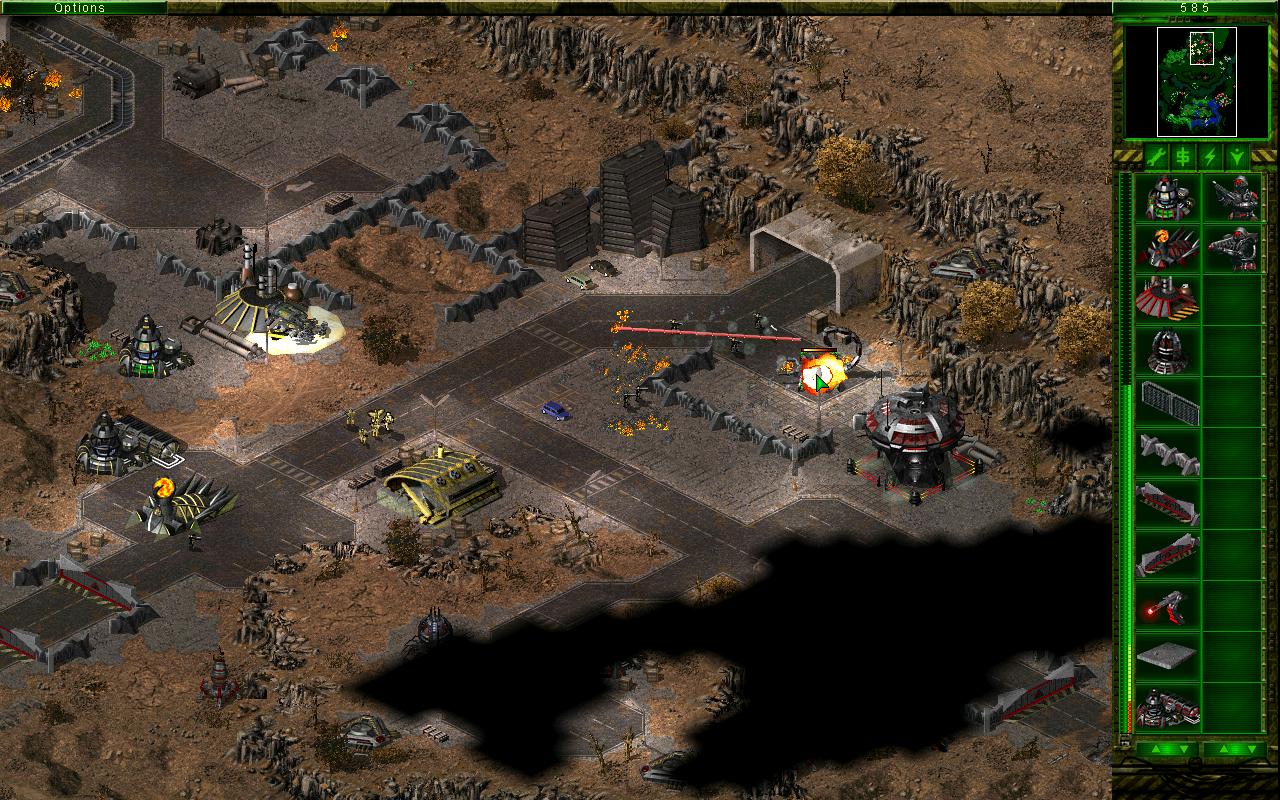The width and height of the screenshot is (1280, 800).
Task: Select the last structure icon in the build list
Action: tap(1167, 708)
